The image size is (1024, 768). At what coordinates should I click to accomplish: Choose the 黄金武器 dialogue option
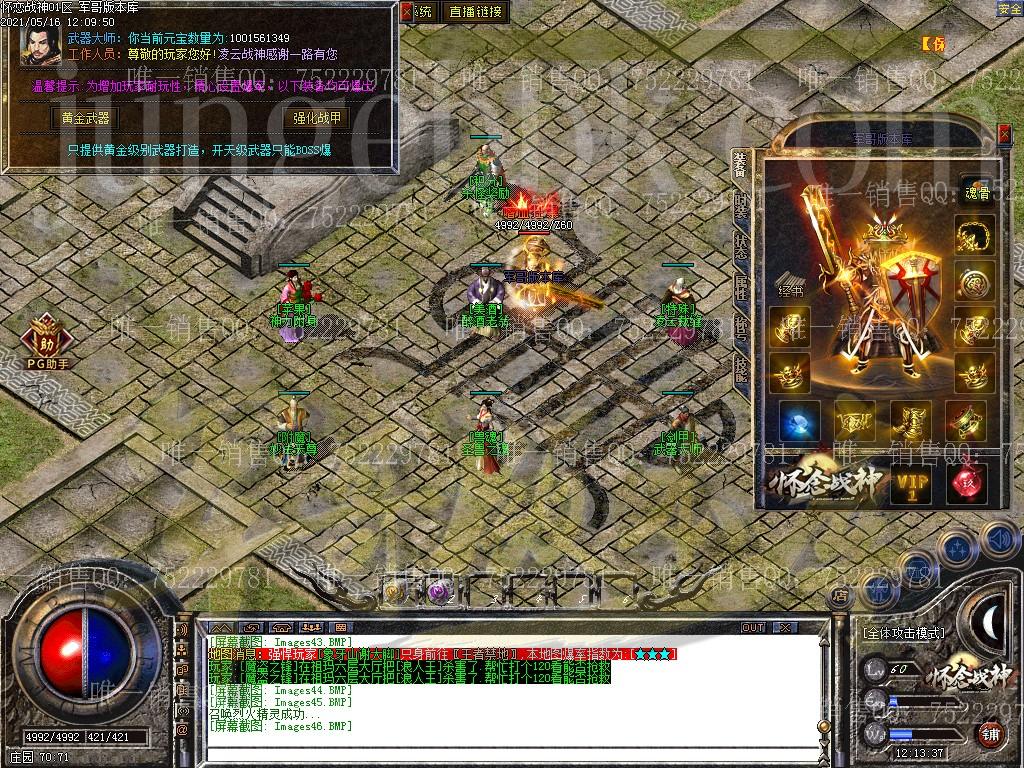pos(85,118)
